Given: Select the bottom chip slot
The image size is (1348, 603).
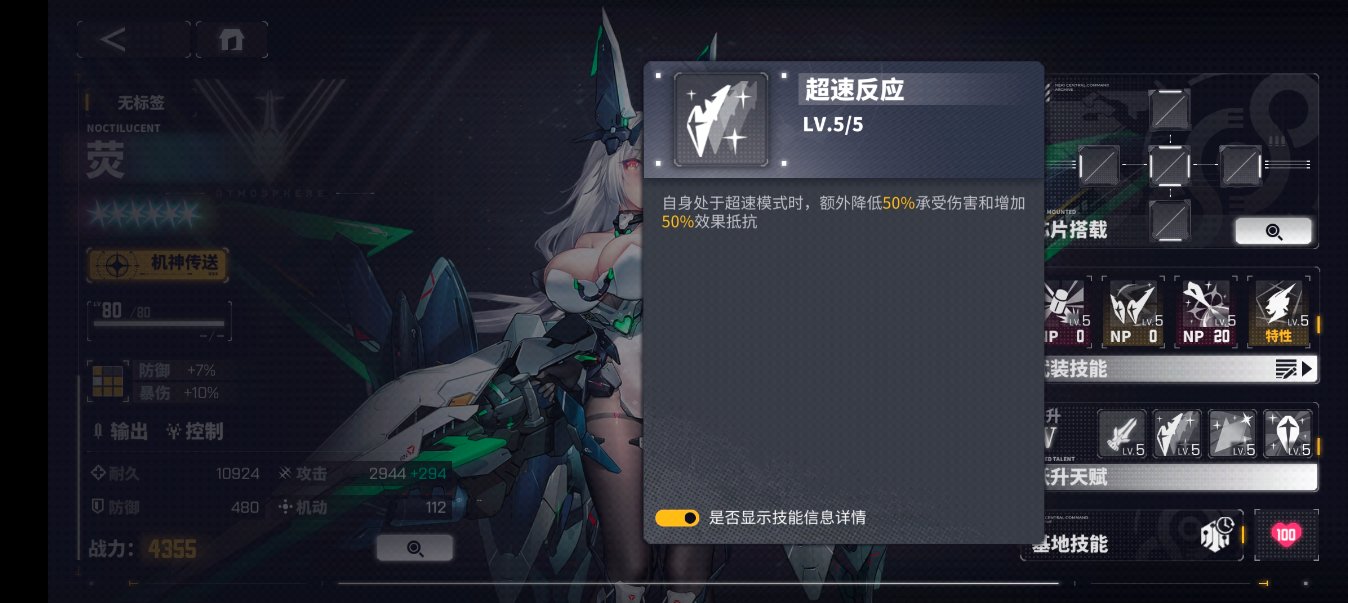Looking at the screenshot, I should coord(1169,218).
